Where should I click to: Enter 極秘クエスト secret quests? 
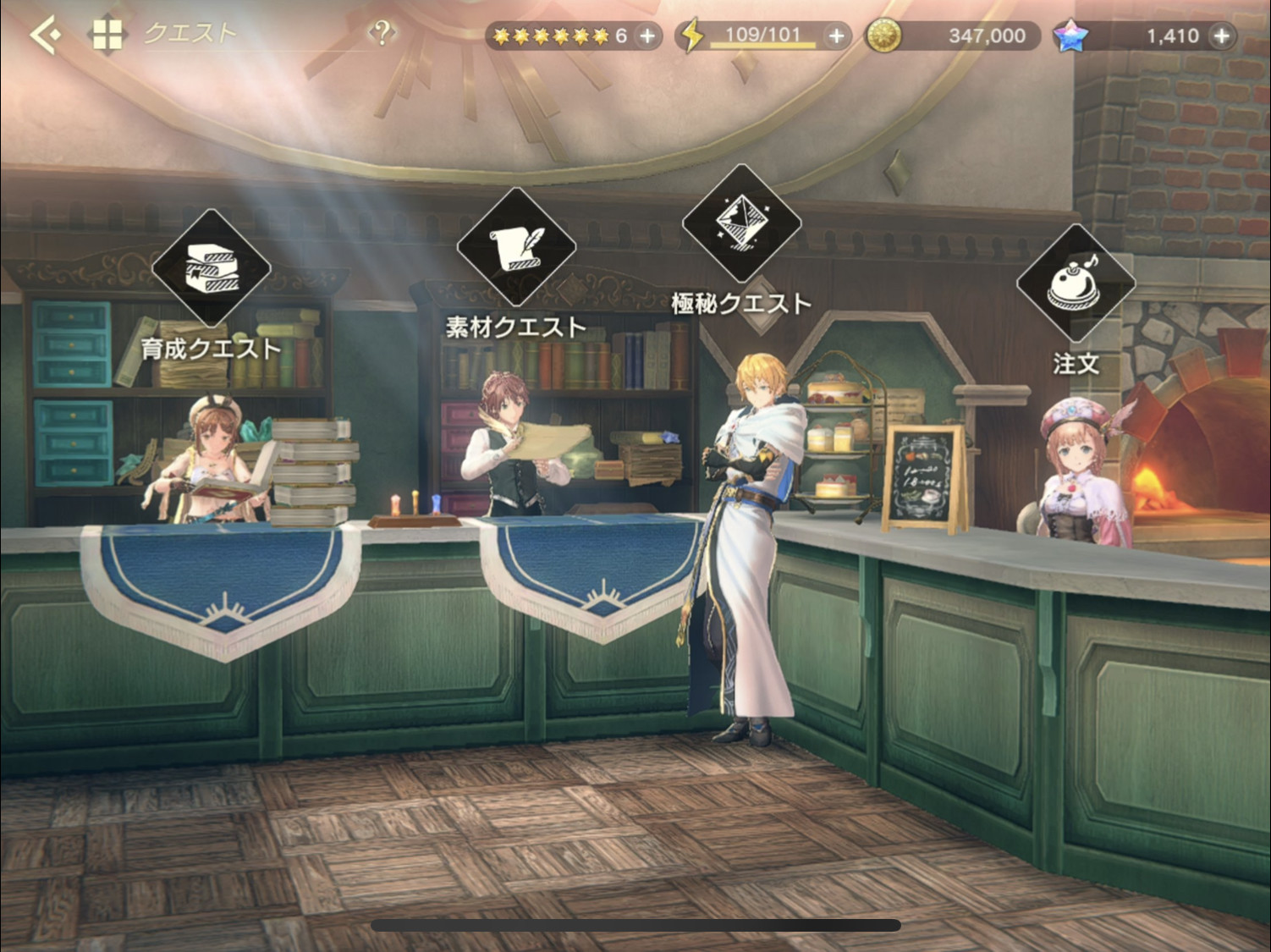click(x=741, y=223)
